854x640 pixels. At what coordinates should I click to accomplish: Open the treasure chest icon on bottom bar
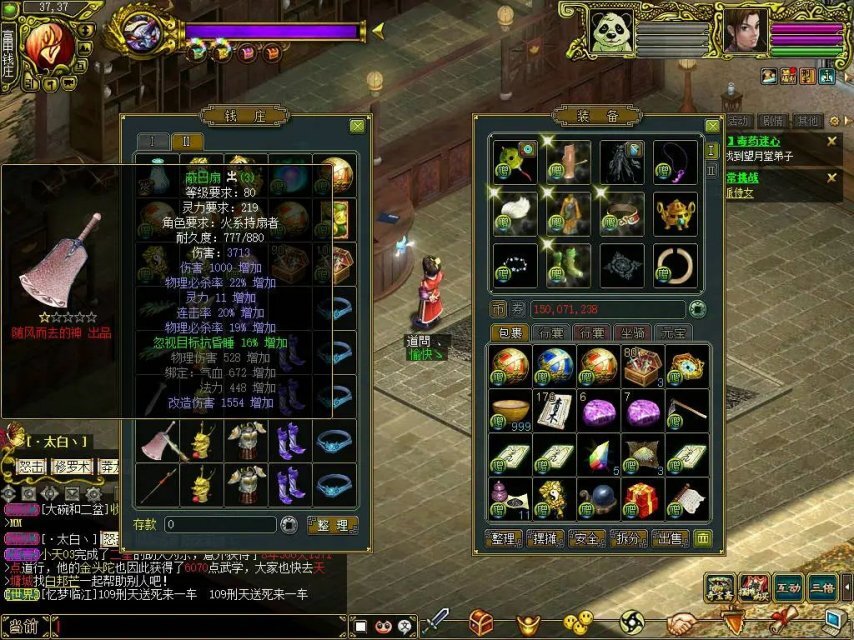tap(482, 622)
